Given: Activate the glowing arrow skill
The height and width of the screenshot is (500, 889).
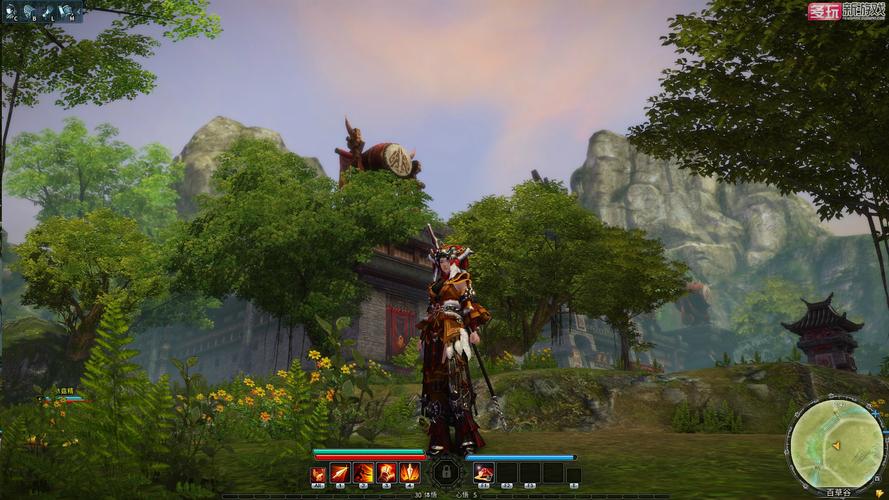Looking at the screenshot, I should coord(340,472).
